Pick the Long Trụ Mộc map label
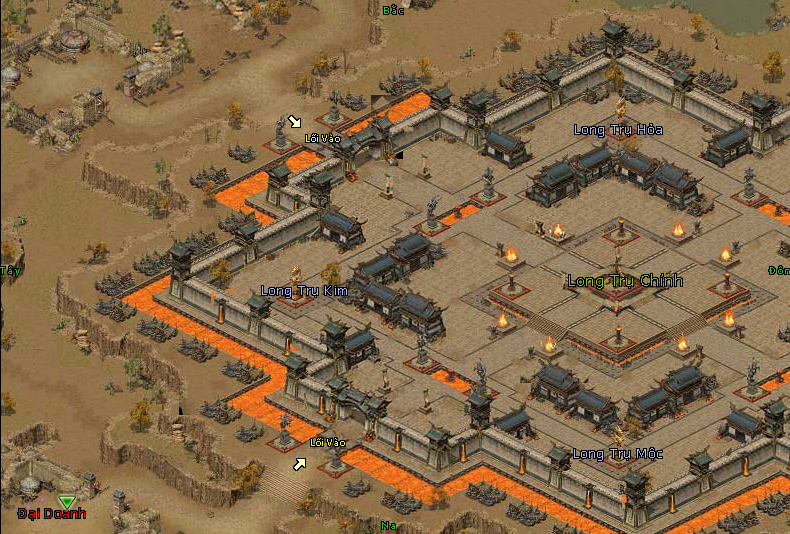Image resolution: width=790 pixels, height=534 pixels. pyautogui.click(x=617, y=454)
